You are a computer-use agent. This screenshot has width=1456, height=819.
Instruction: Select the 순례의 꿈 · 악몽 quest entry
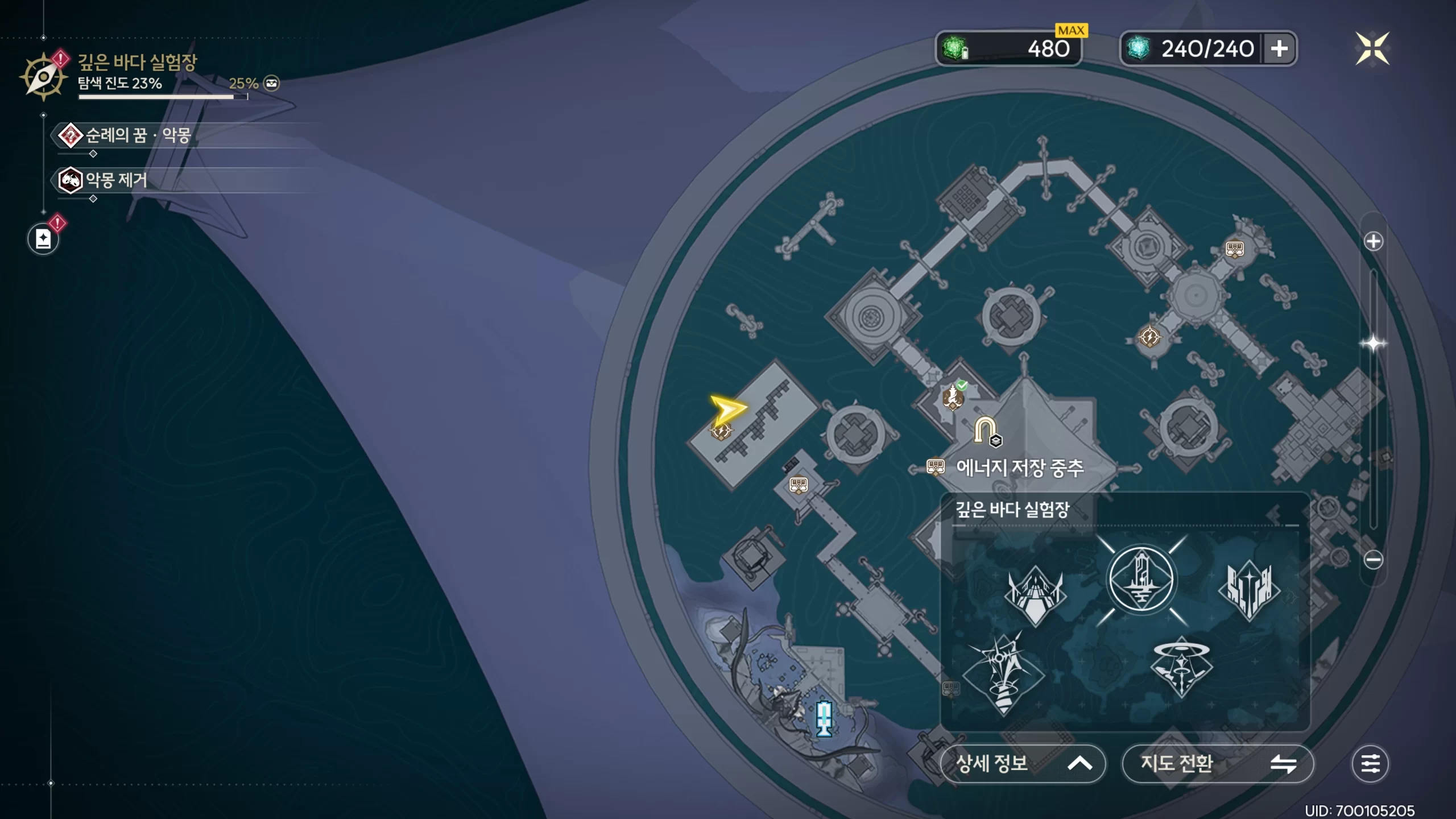pos(136,135)
